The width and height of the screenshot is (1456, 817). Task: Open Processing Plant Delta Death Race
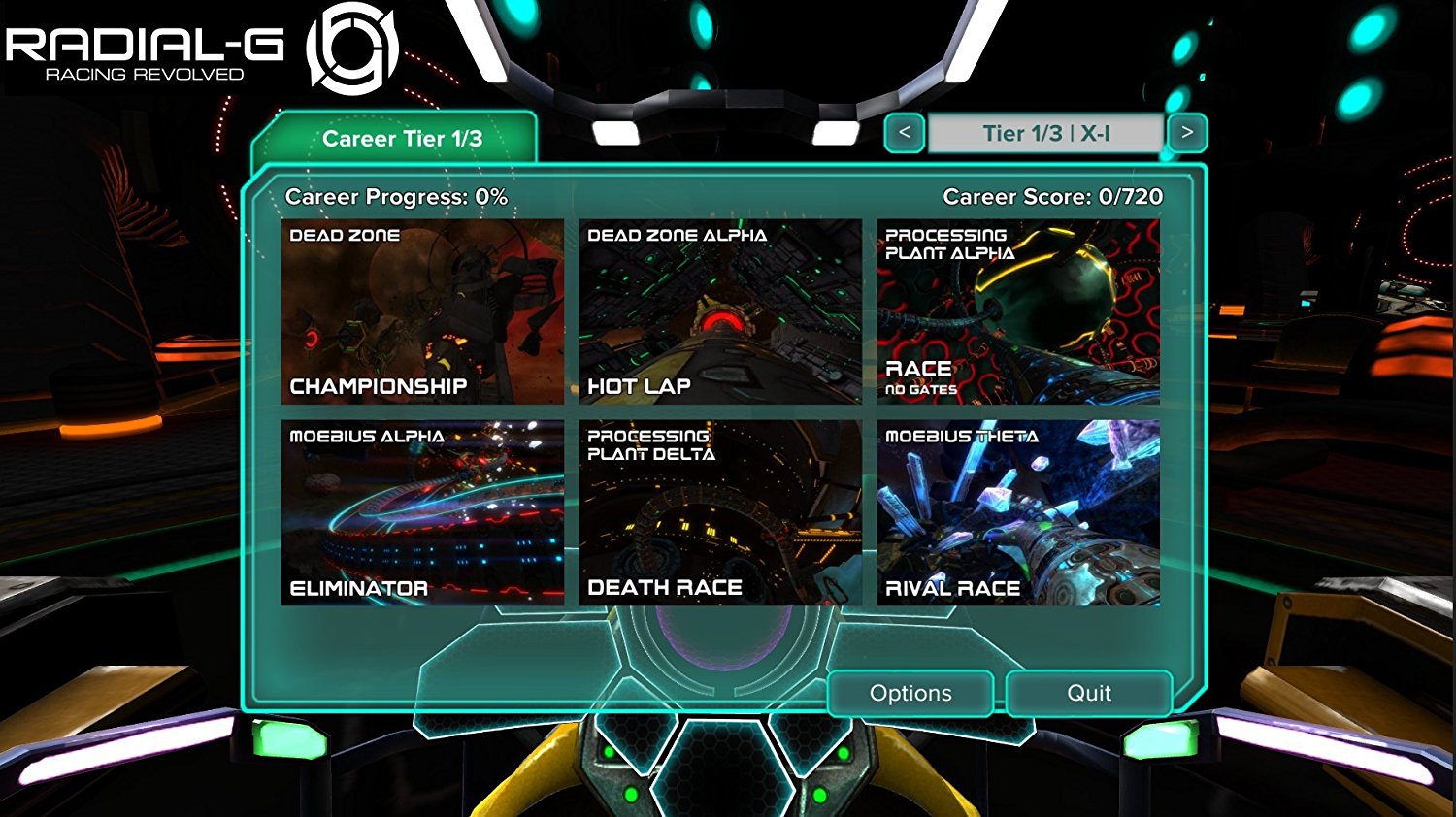click(x=720, y=512)
